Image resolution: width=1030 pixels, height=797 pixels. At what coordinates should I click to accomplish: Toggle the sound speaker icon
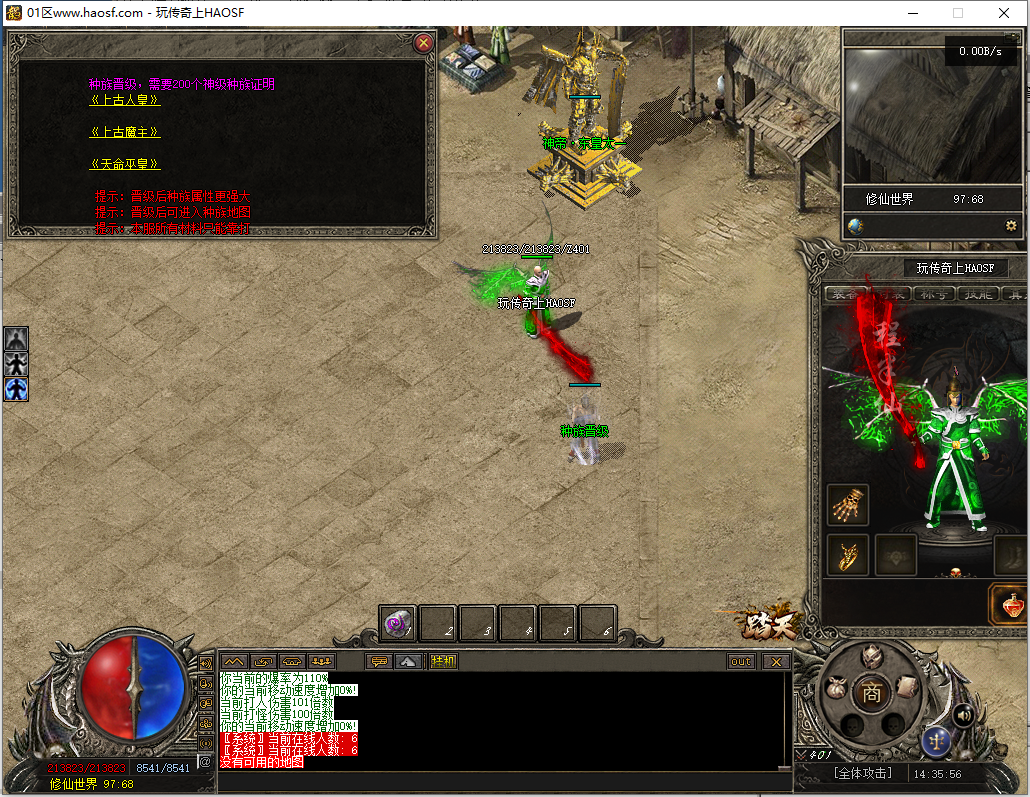[x=964, y=715]
